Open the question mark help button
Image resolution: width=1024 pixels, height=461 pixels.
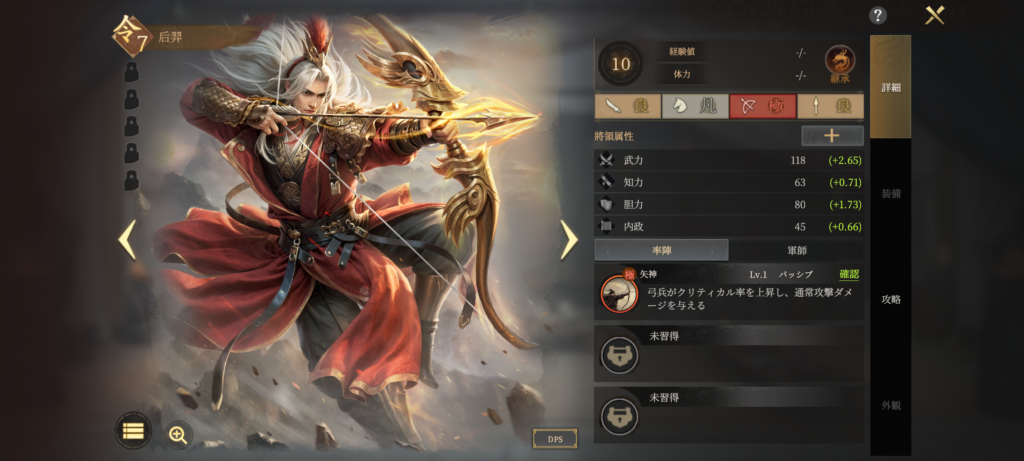coord(878,15)
